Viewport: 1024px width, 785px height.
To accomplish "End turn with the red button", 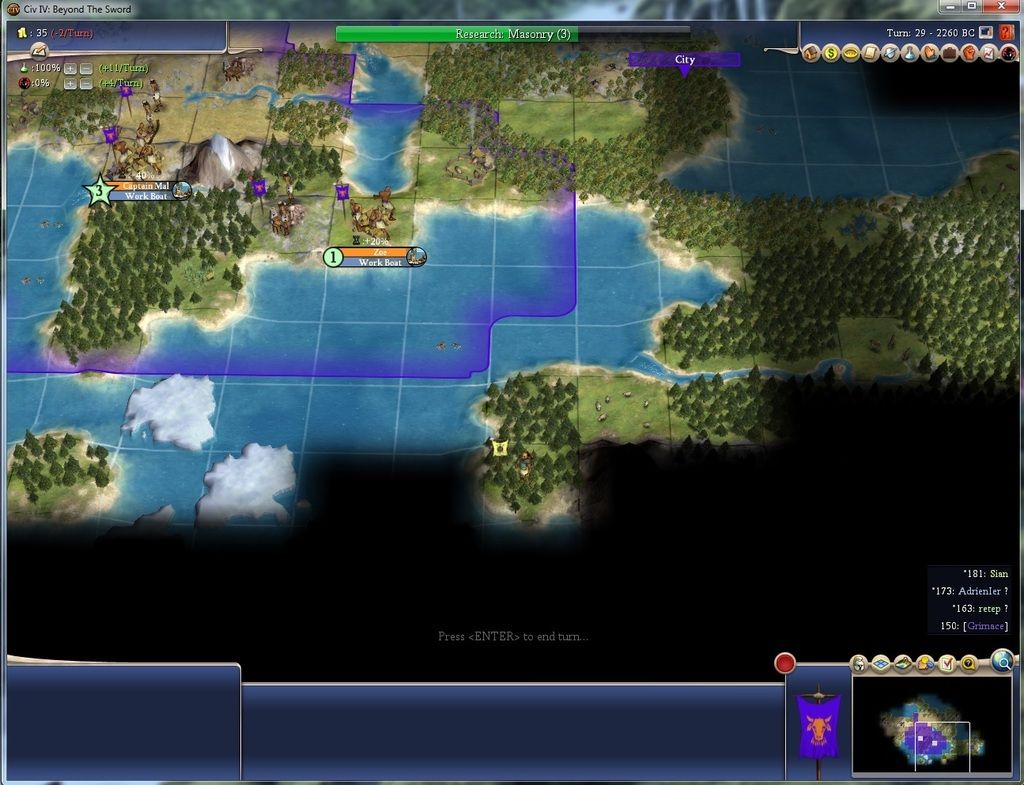I will pyautogui.click(x=785, y=663).
